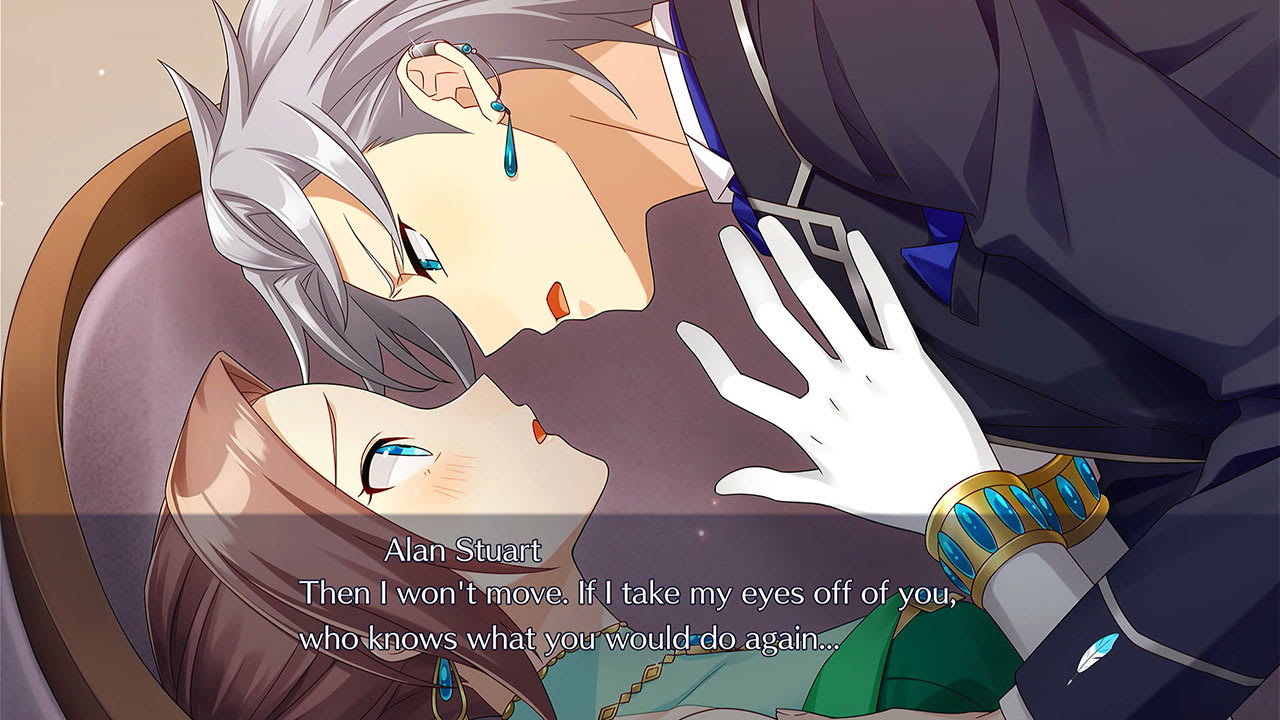
Task: Select the glowing quill indicator in the dialogue box
Action: [x=1093, y=658]
